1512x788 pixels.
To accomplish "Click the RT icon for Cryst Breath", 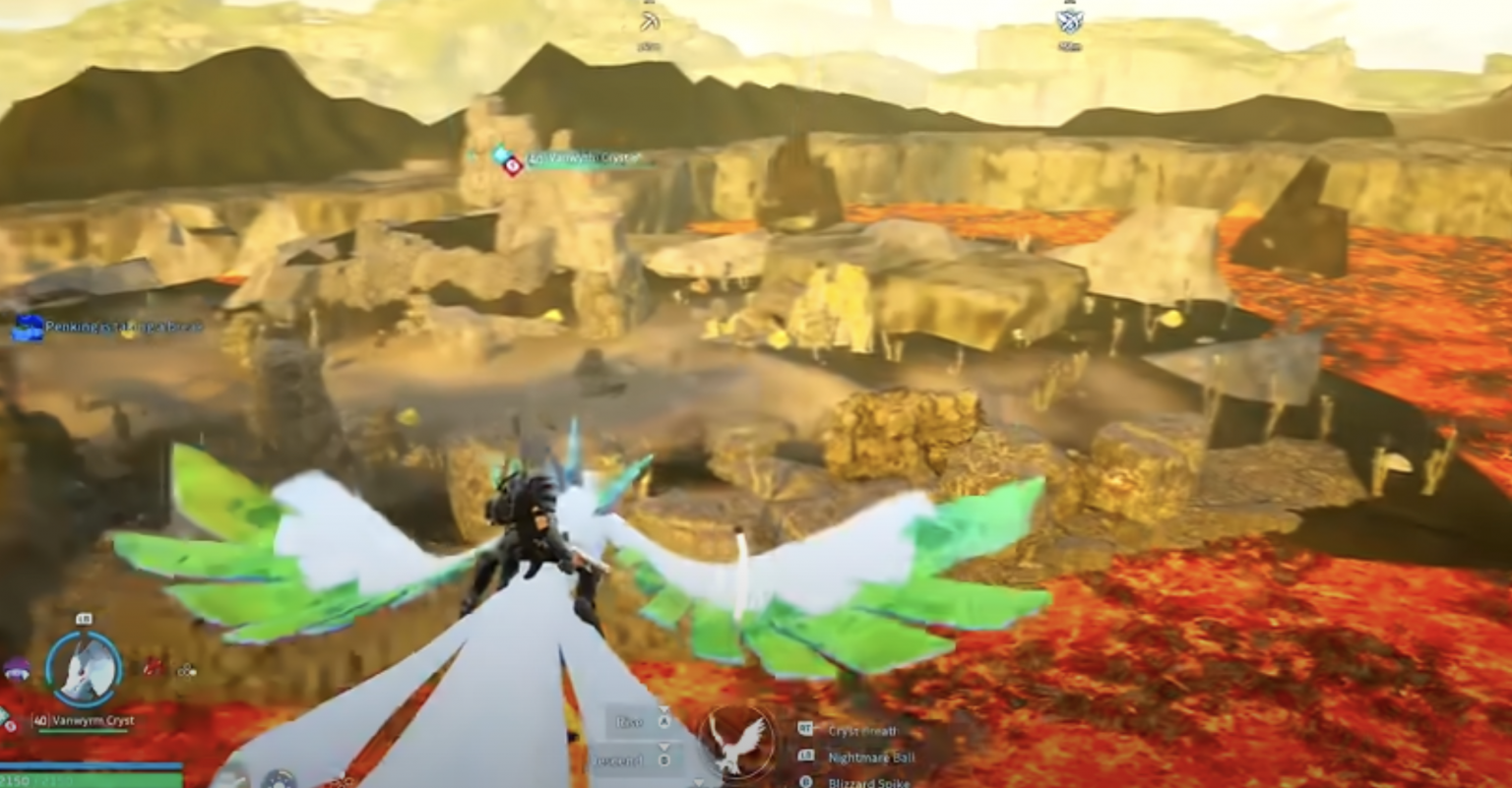I will point(805,730).
